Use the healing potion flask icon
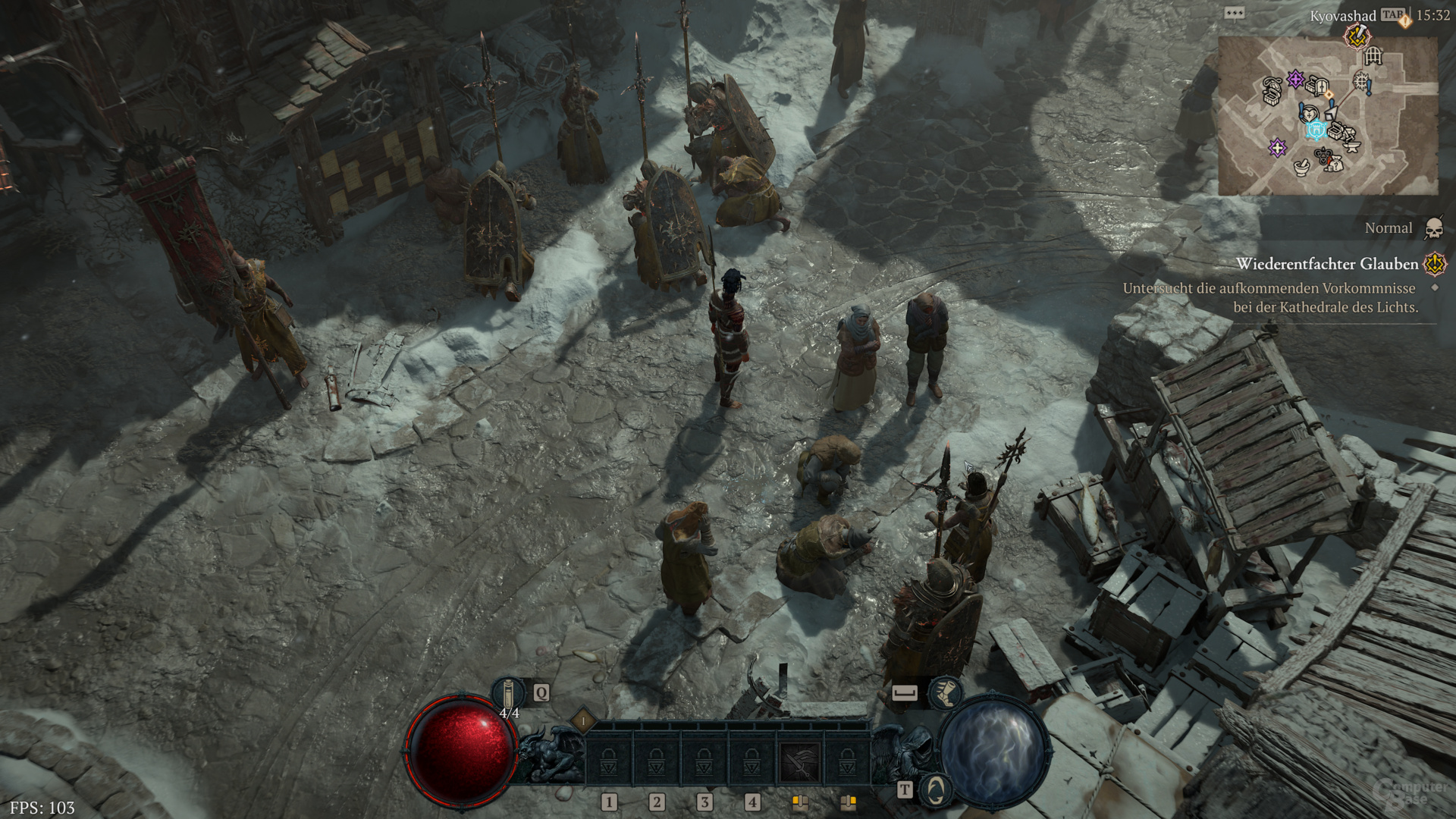The height and width of the screenshot is (819, 1456). pos(509,693)
